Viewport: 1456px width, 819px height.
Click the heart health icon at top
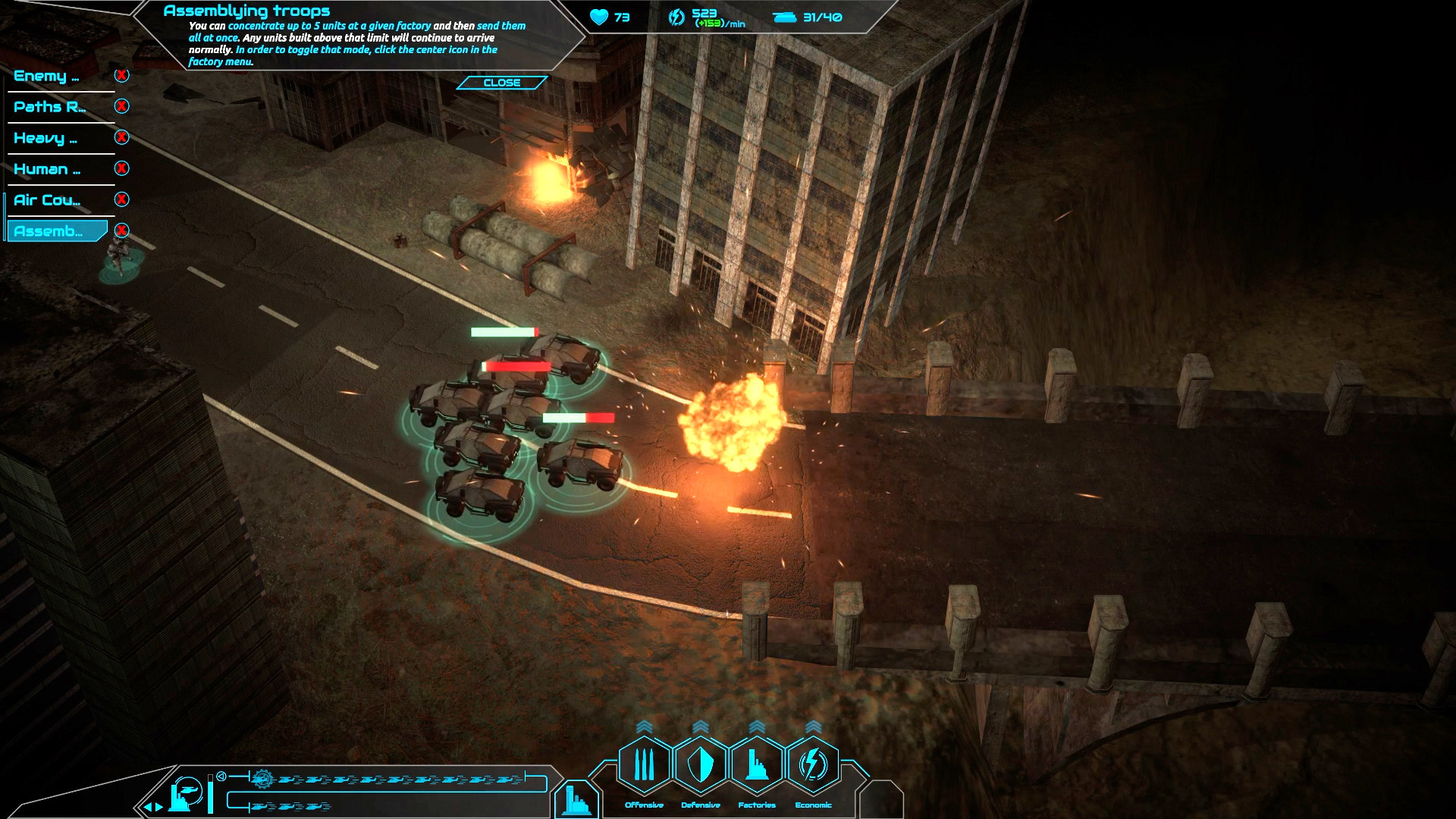point(599,17)
